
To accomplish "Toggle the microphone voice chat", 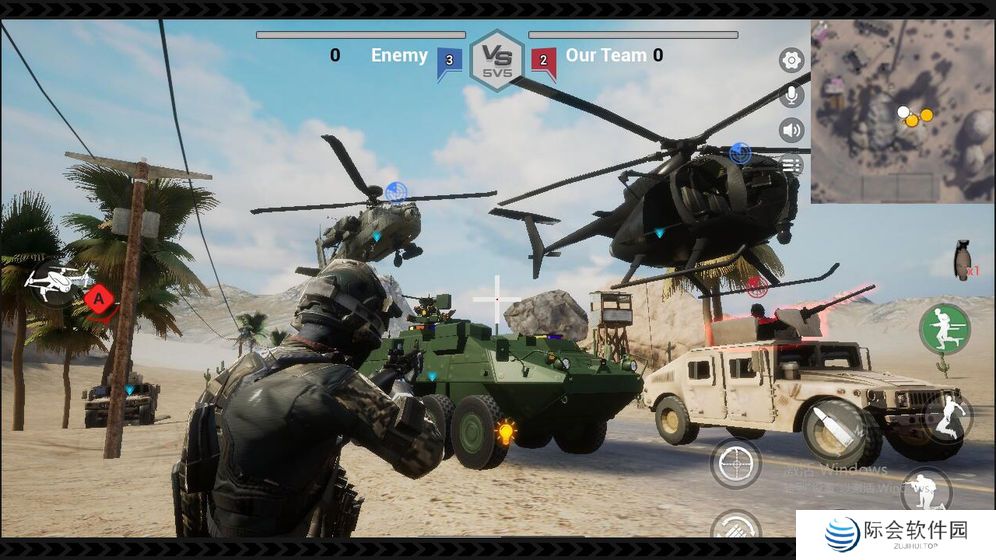I will [792, 96].
